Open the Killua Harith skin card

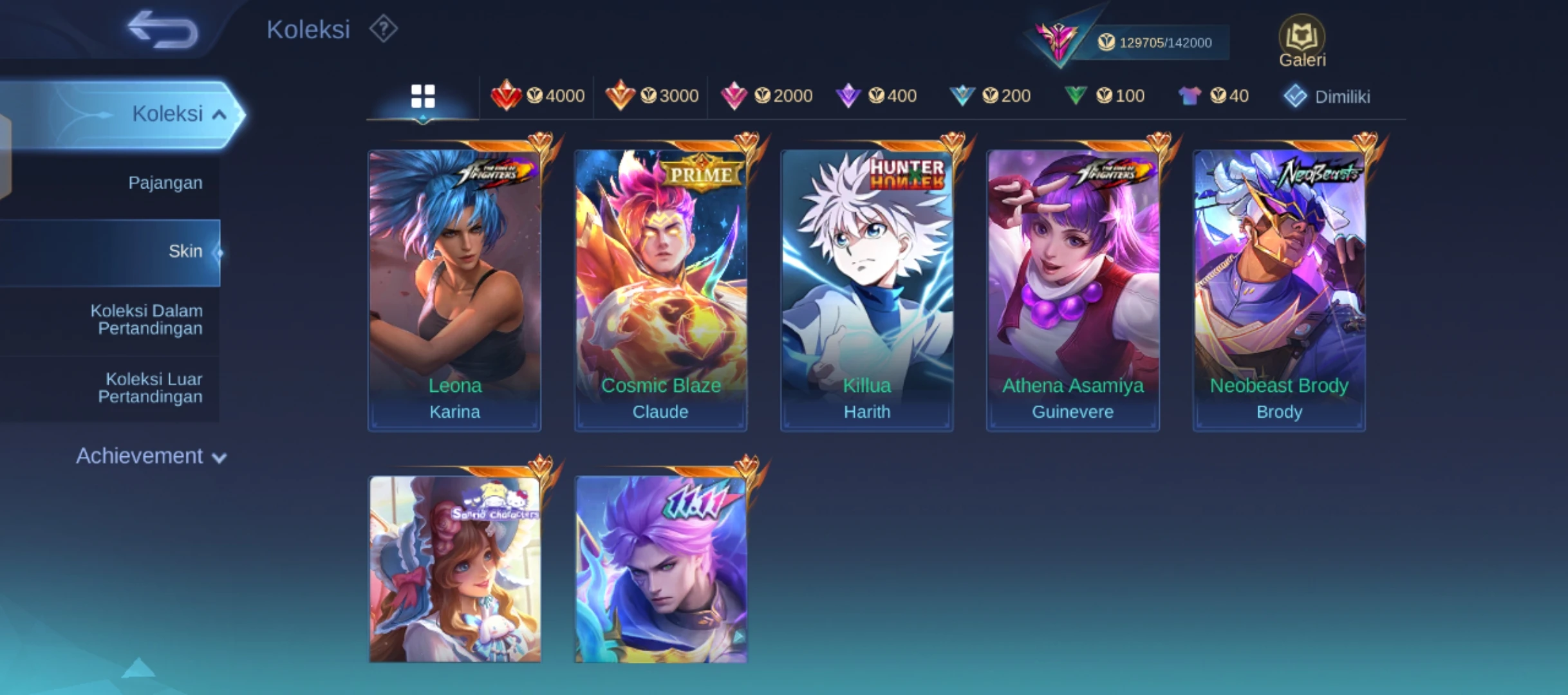[x=866, y=290]
